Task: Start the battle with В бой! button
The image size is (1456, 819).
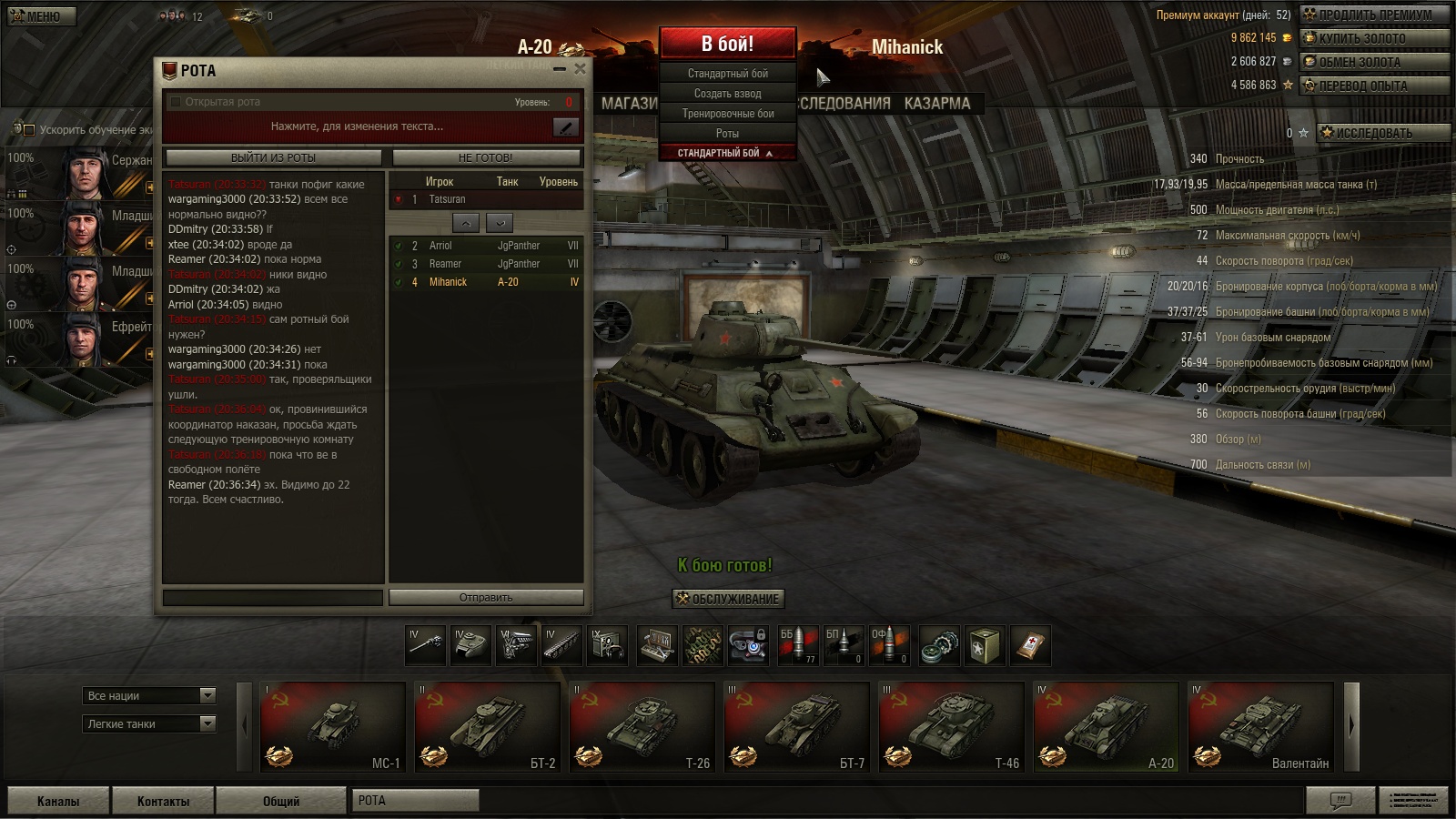Action: click(x=727, y=44)
